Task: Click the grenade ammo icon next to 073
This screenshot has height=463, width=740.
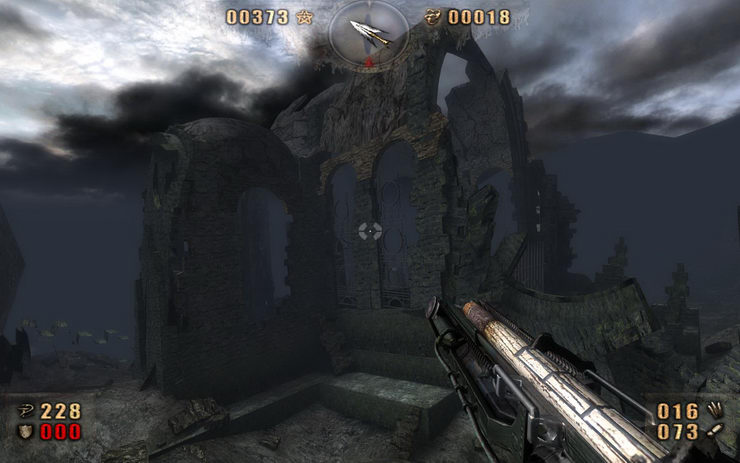Action: point(714,432)
